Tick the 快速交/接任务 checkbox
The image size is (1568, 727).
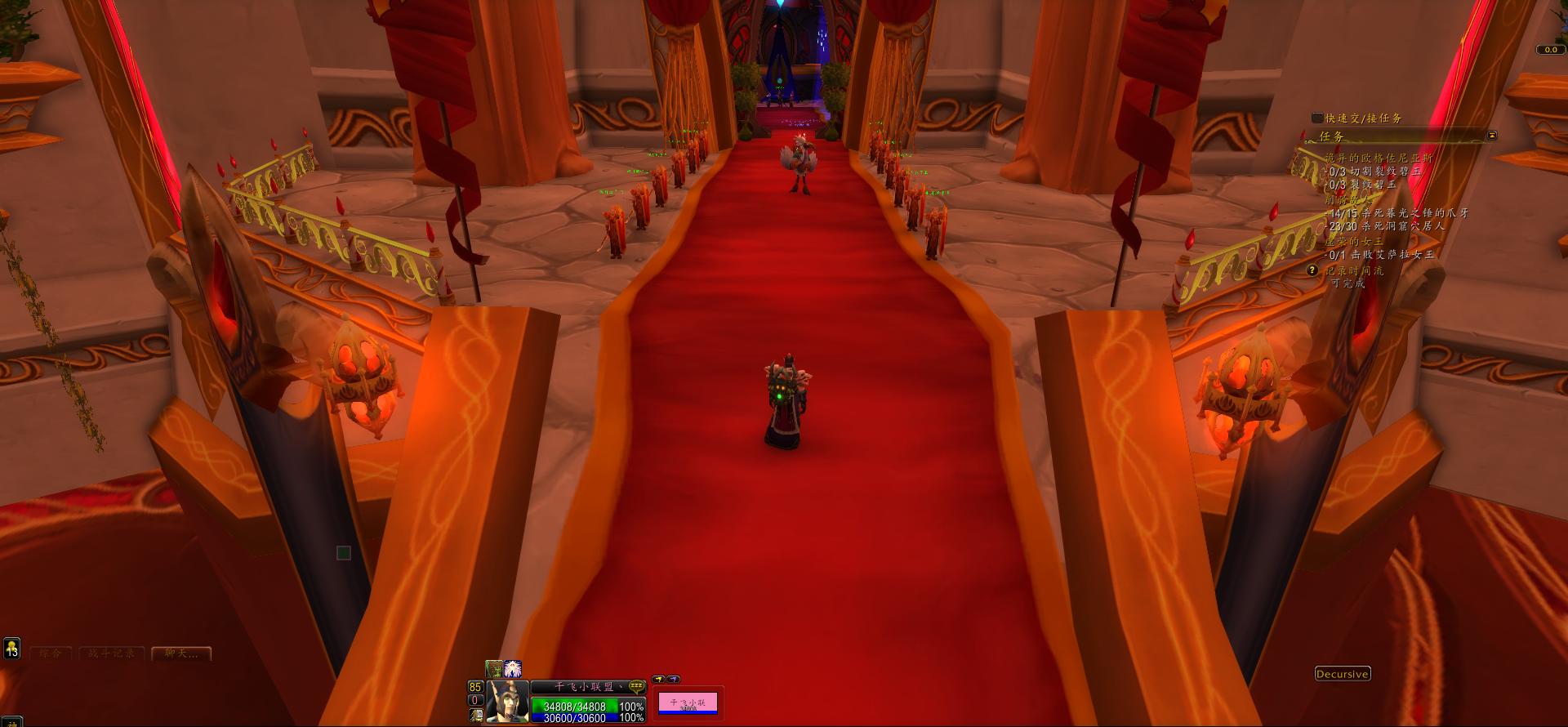1316,118
